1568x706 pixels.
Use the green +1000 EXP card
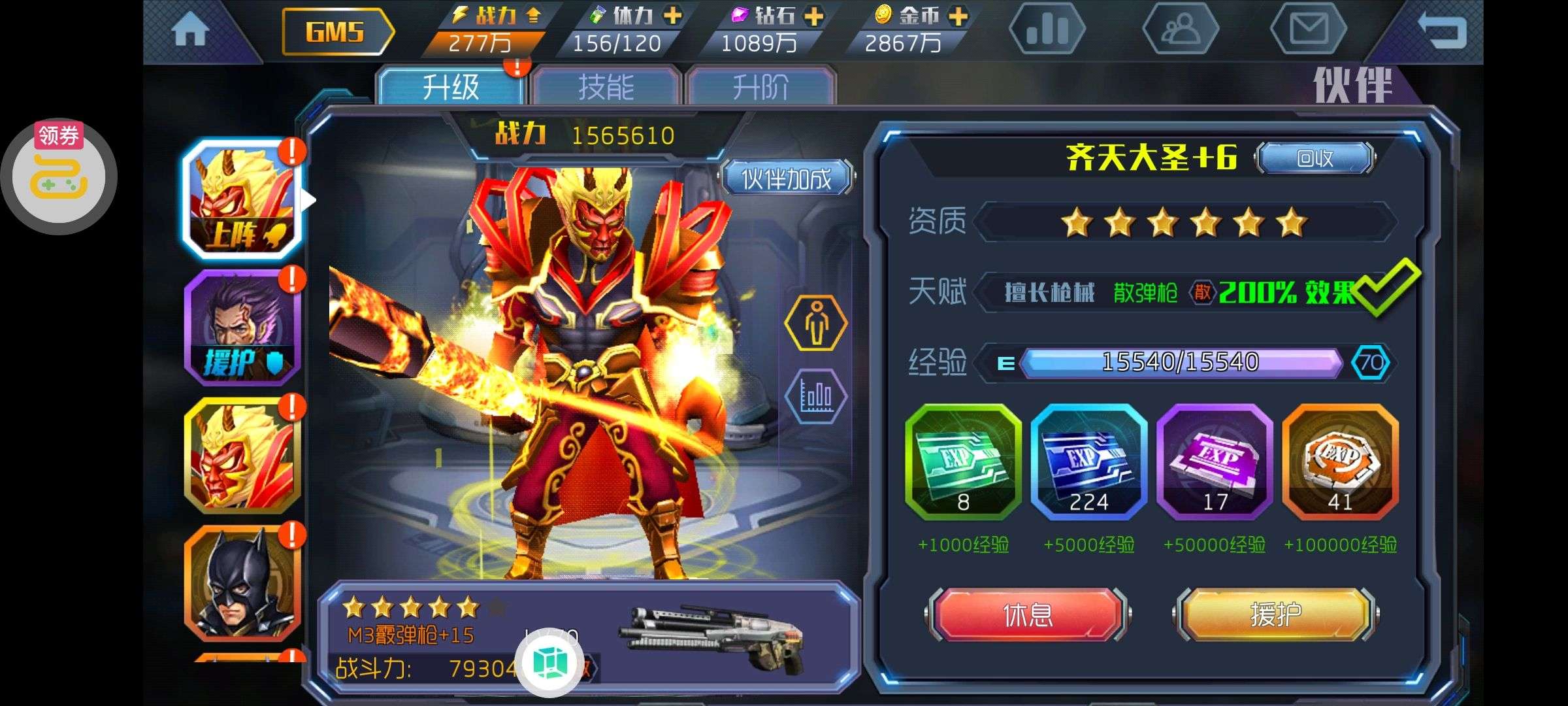coord(963,462)
